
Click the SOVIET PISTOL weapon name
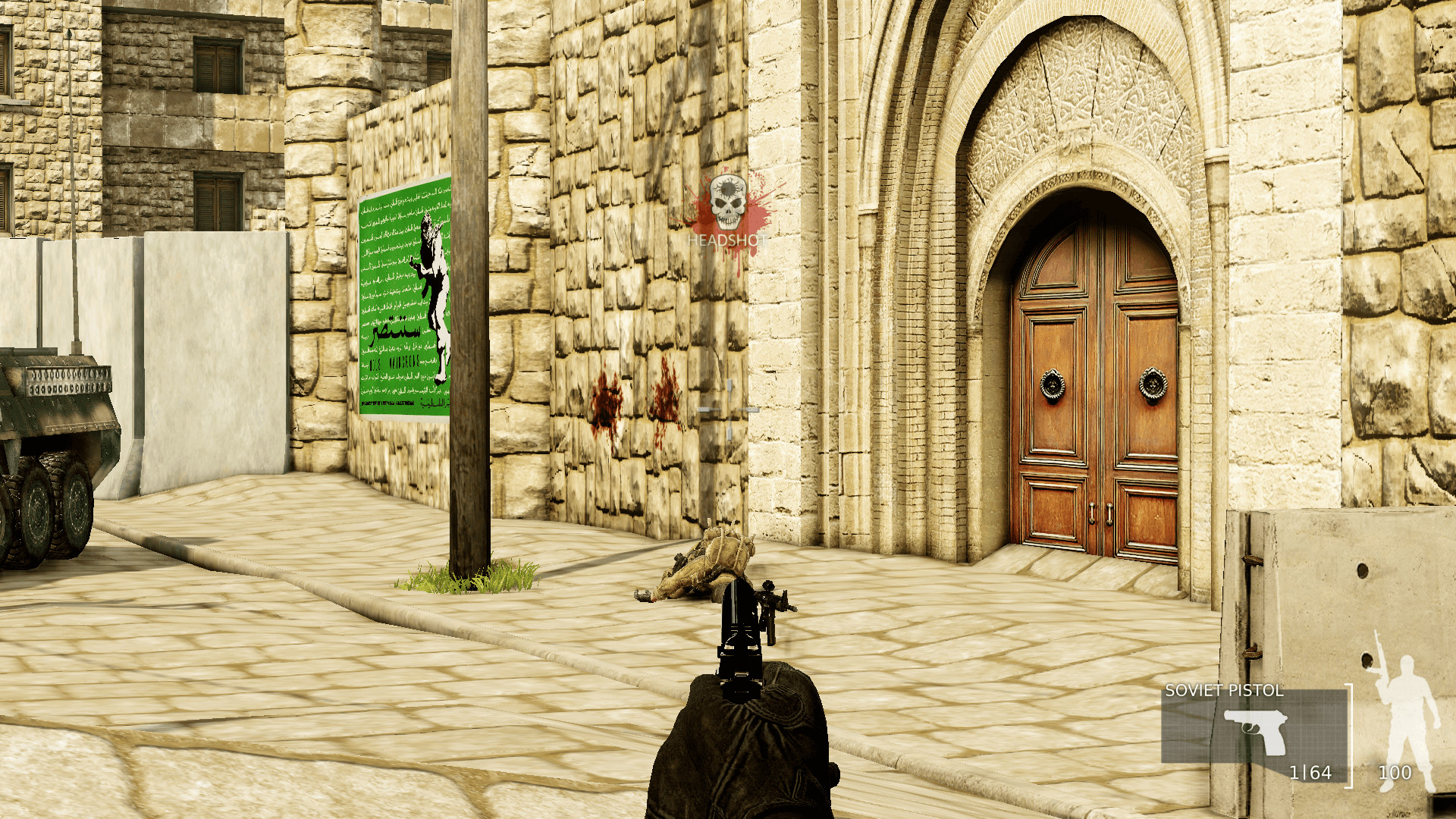click(x=1224, y=691)
